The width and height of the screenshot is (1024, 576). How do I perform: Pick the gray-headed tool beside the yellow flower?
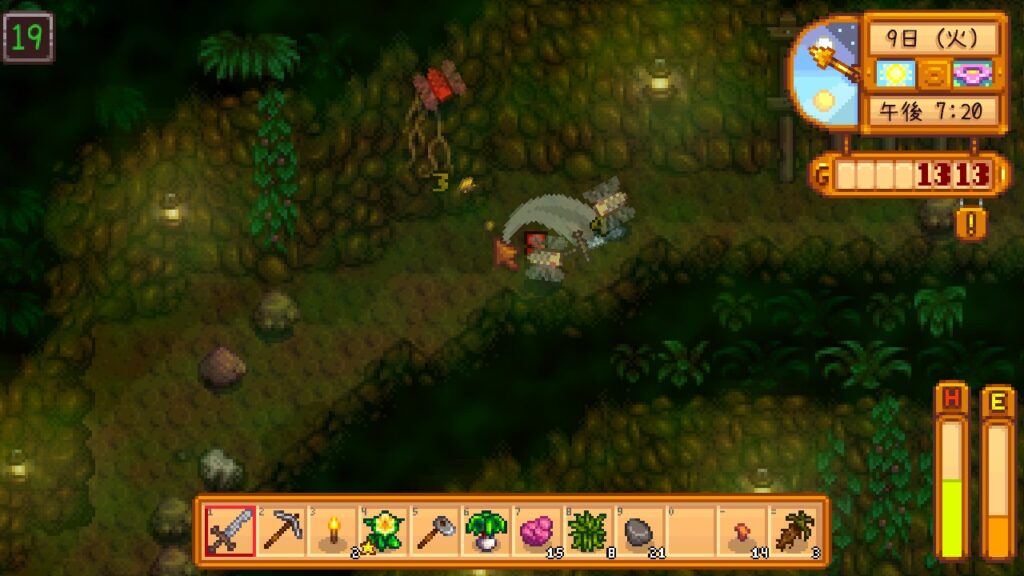(434, 530)
